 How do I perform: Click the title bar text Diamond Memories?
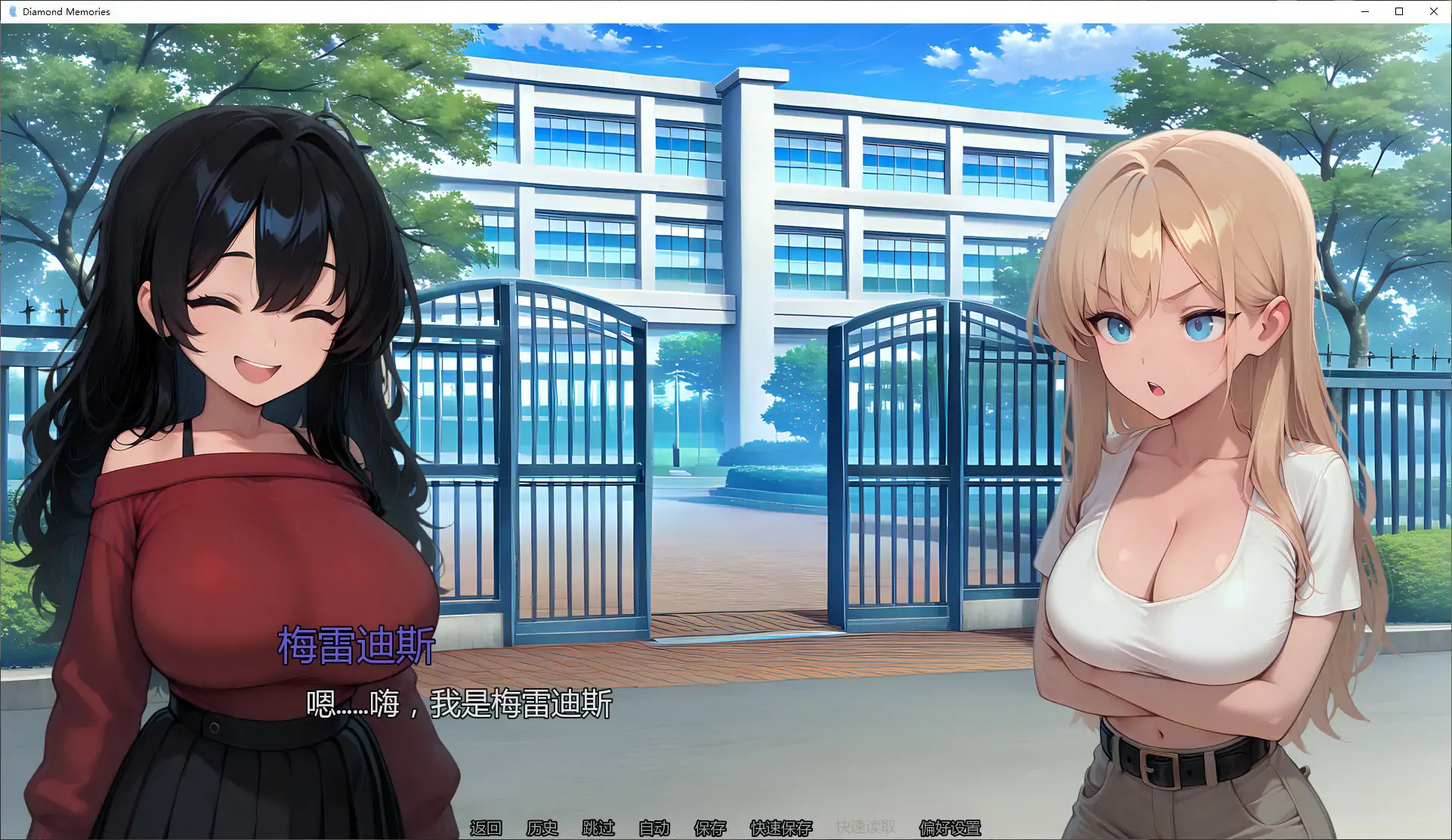[66, 11]
